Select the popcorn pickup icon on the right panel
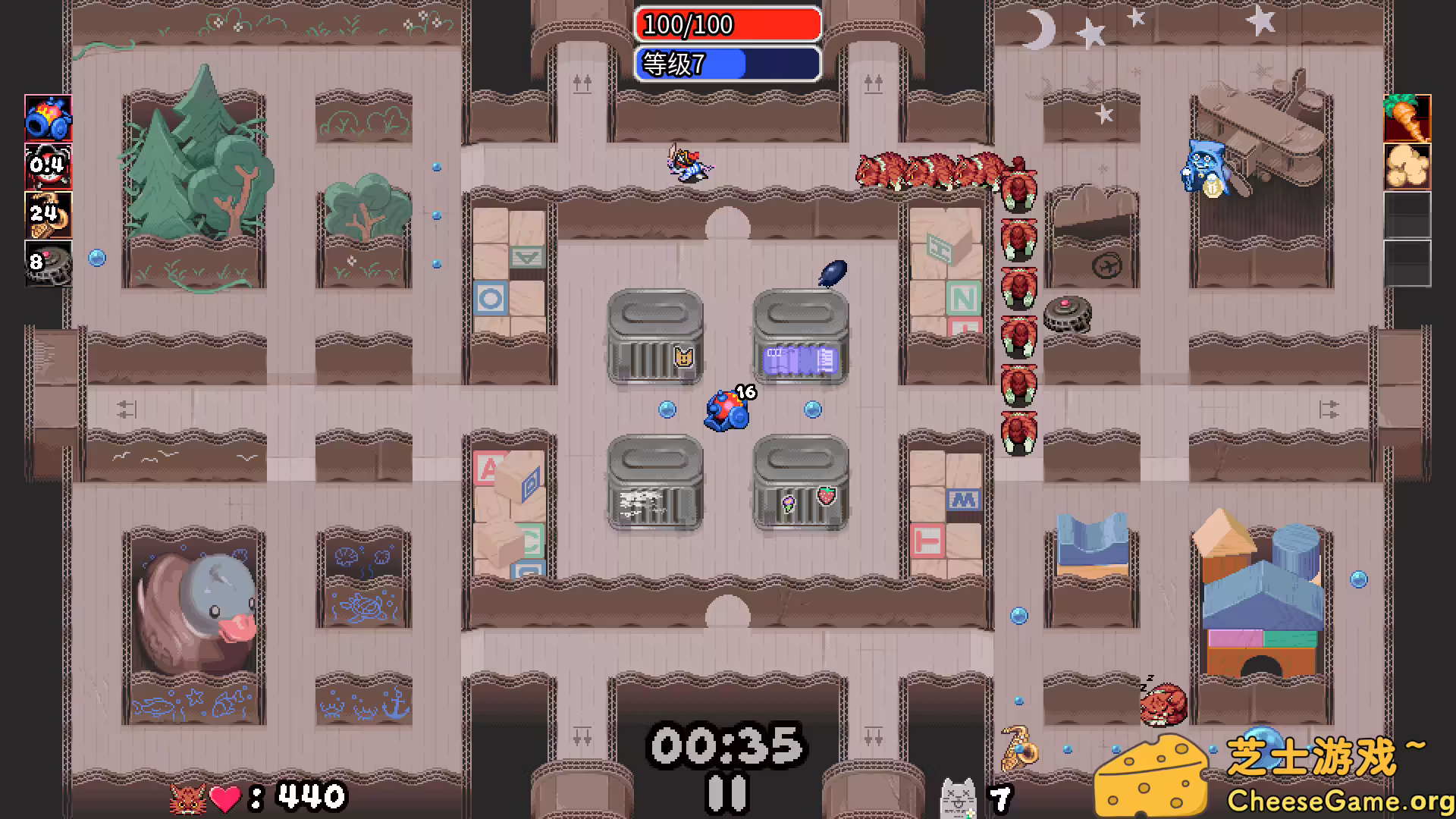 (1407, 167)
